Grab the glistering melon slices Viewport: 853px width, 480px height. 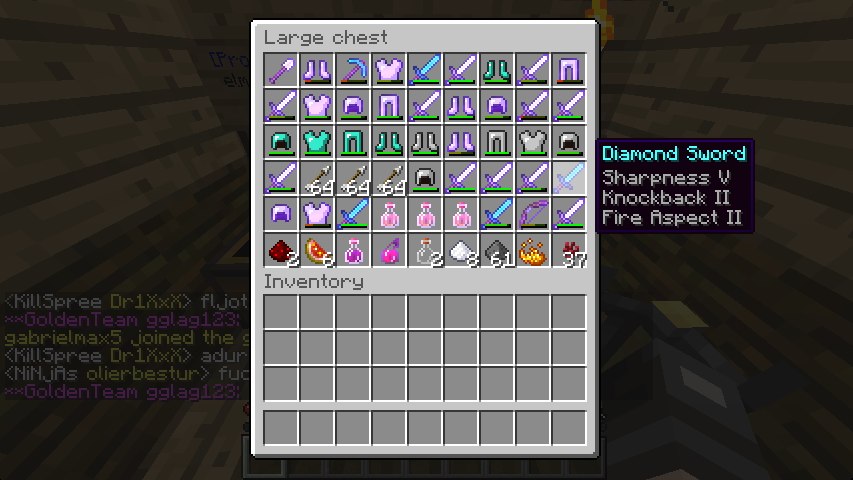[x=318, y=249]
